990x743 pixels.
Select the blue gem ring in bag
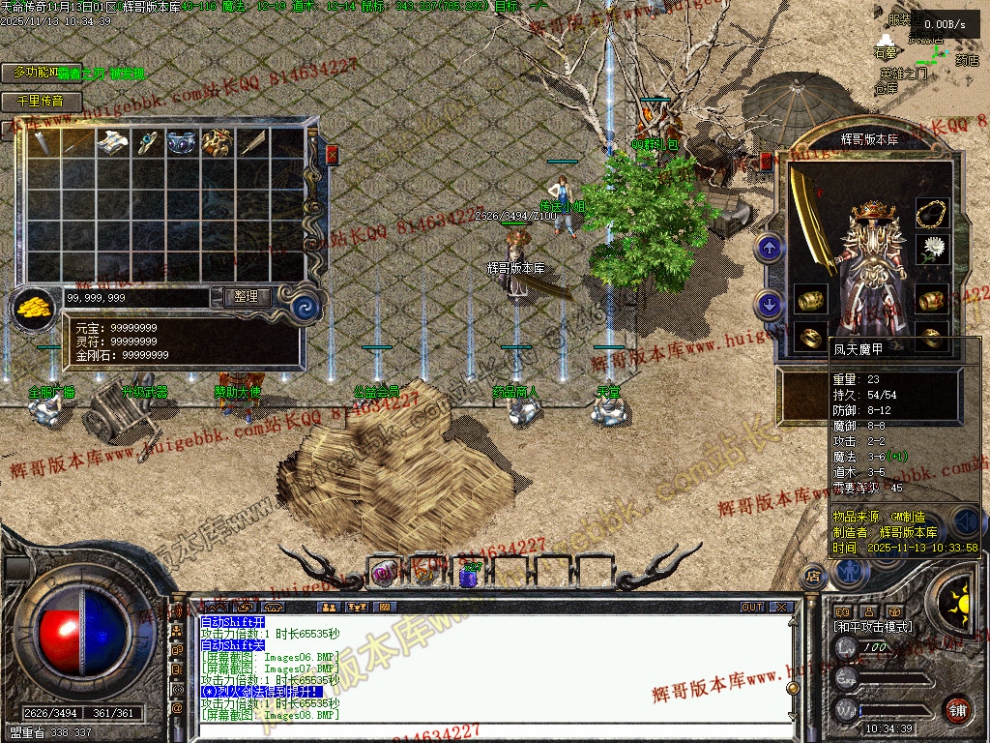[147, 143]
